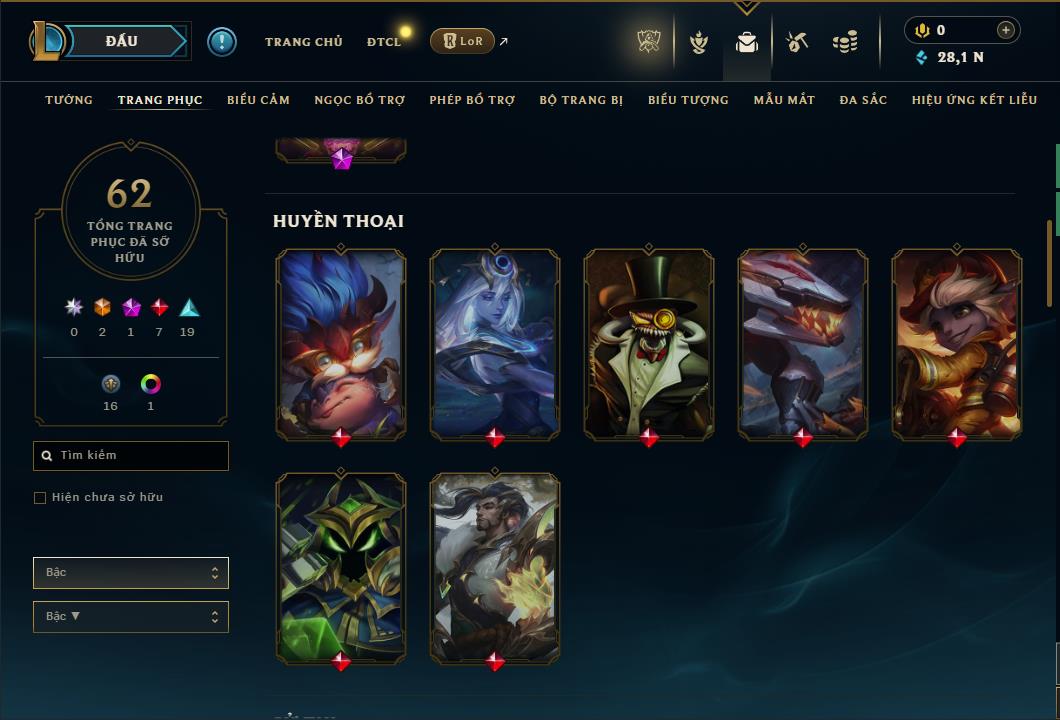Switch to BỘ TRANG BỊ tab

point(581,100)
